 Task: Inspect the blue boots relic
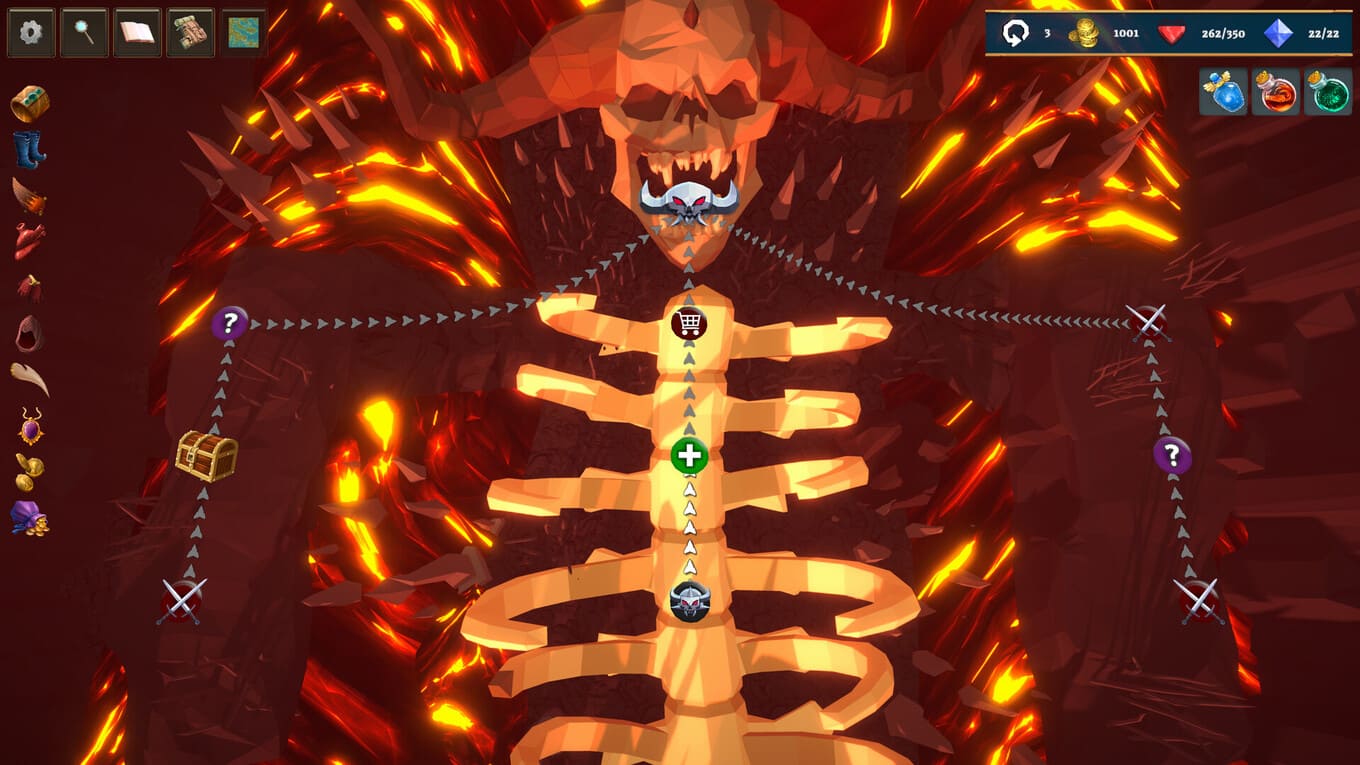29,150
